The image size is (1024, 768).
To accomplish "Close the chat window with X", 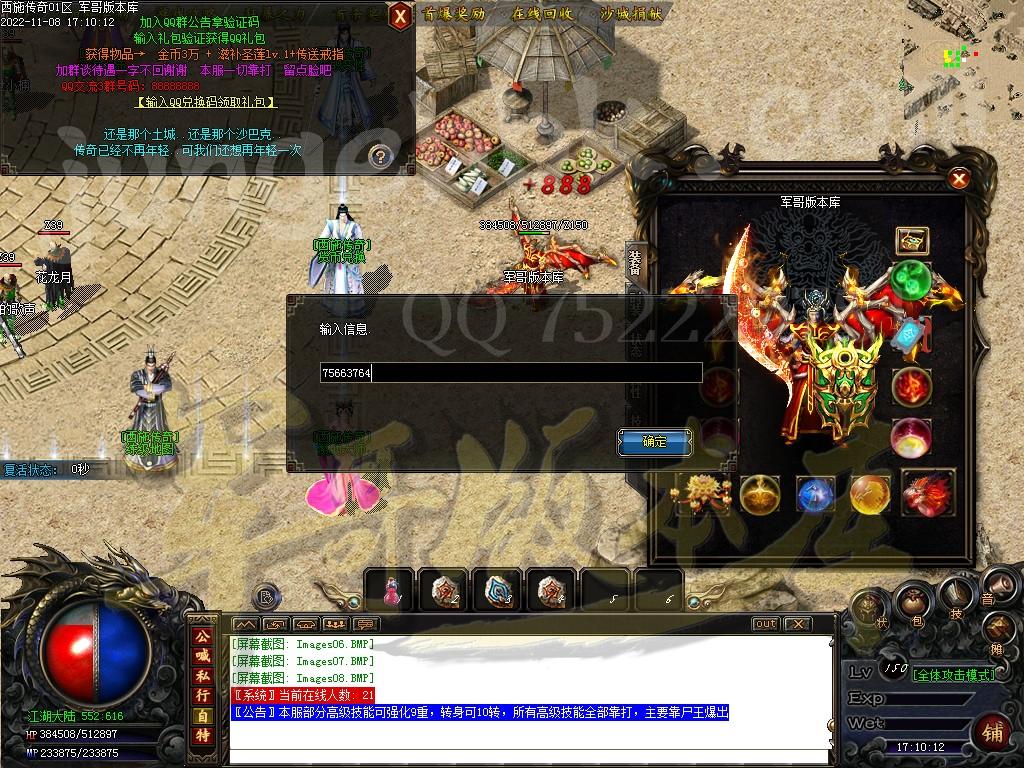I will click(x=796, y=624).
